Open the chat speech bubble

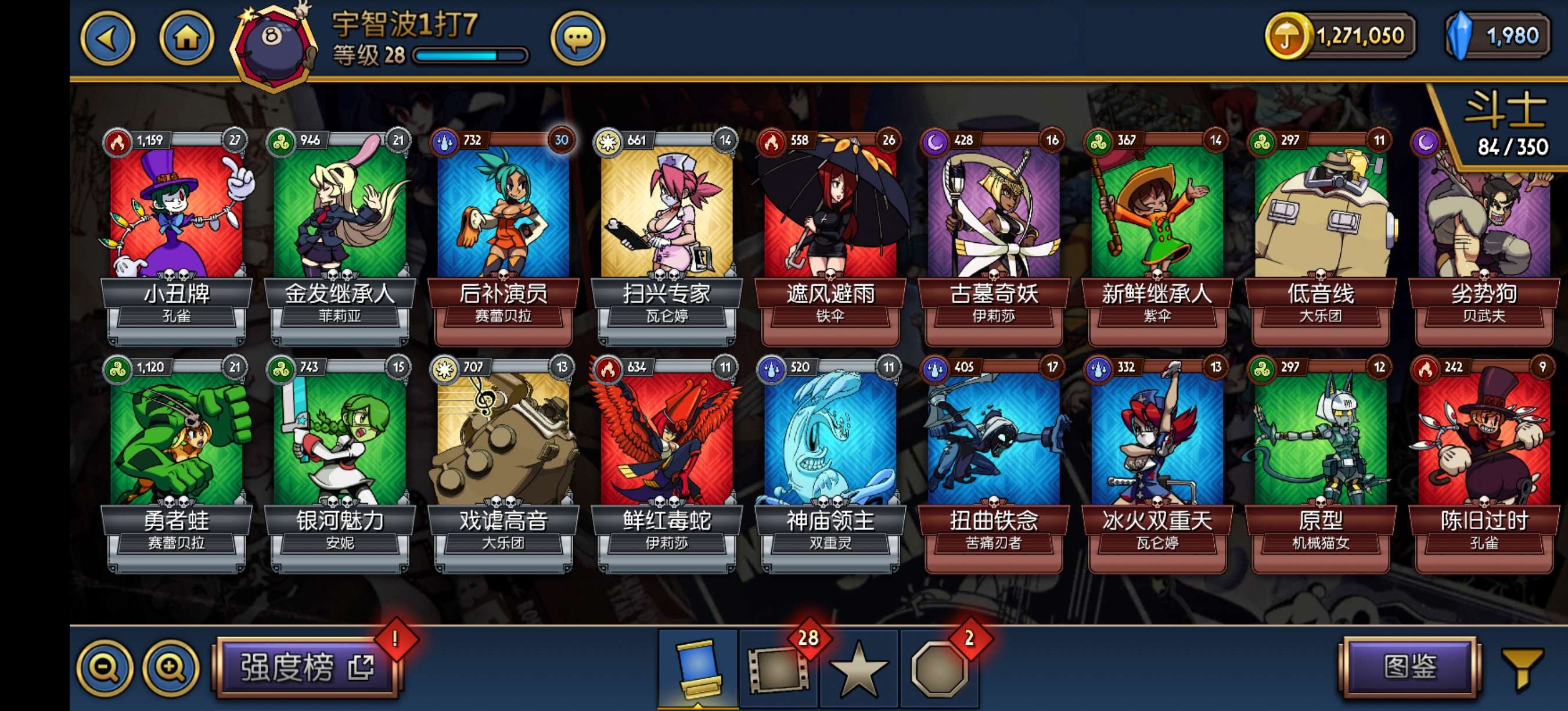click(577, 39)
